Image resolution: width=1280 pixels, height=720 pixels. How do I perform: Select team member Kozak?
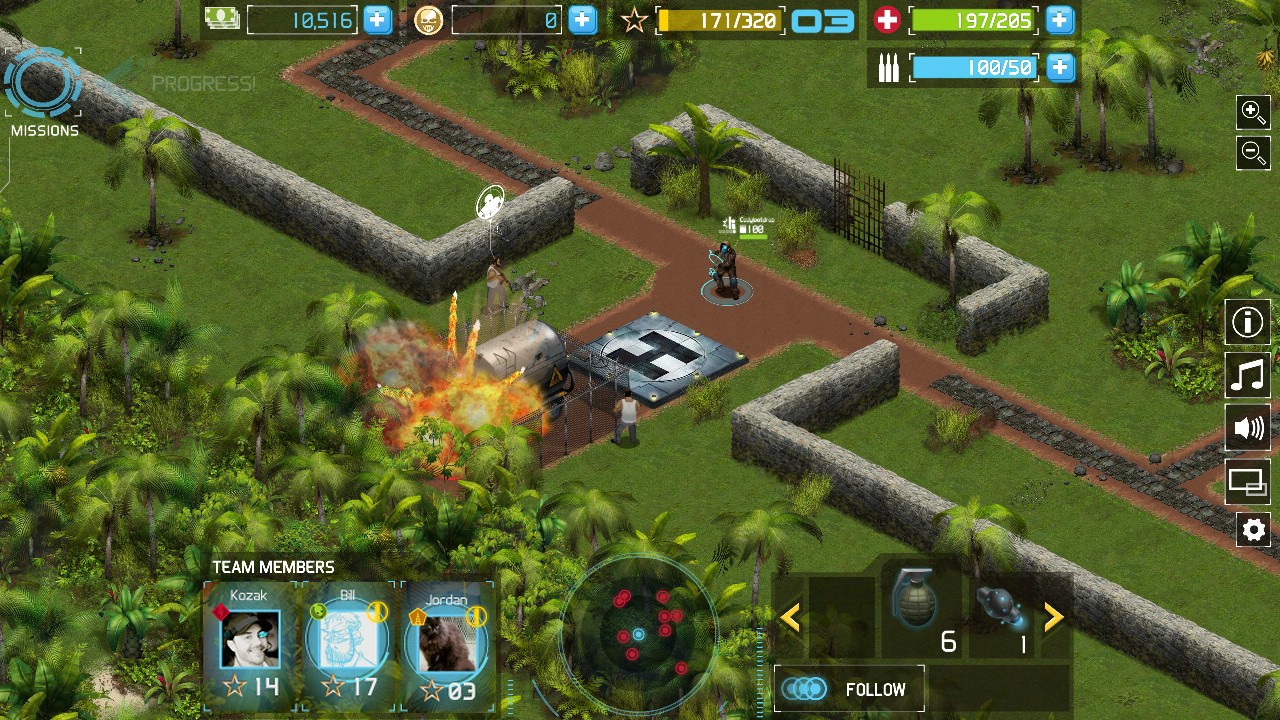[250, 642]
